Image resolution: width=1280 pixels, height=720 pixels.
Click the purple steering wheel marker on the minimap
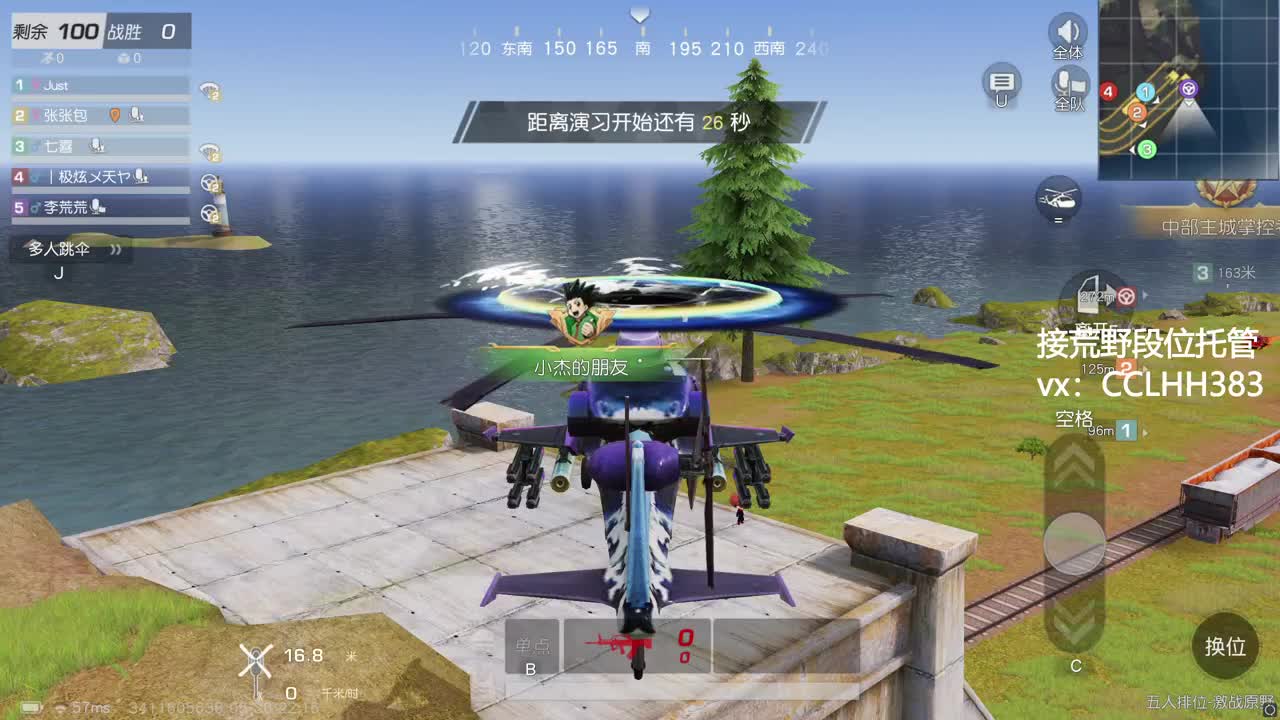click(x=1189, y=88)
